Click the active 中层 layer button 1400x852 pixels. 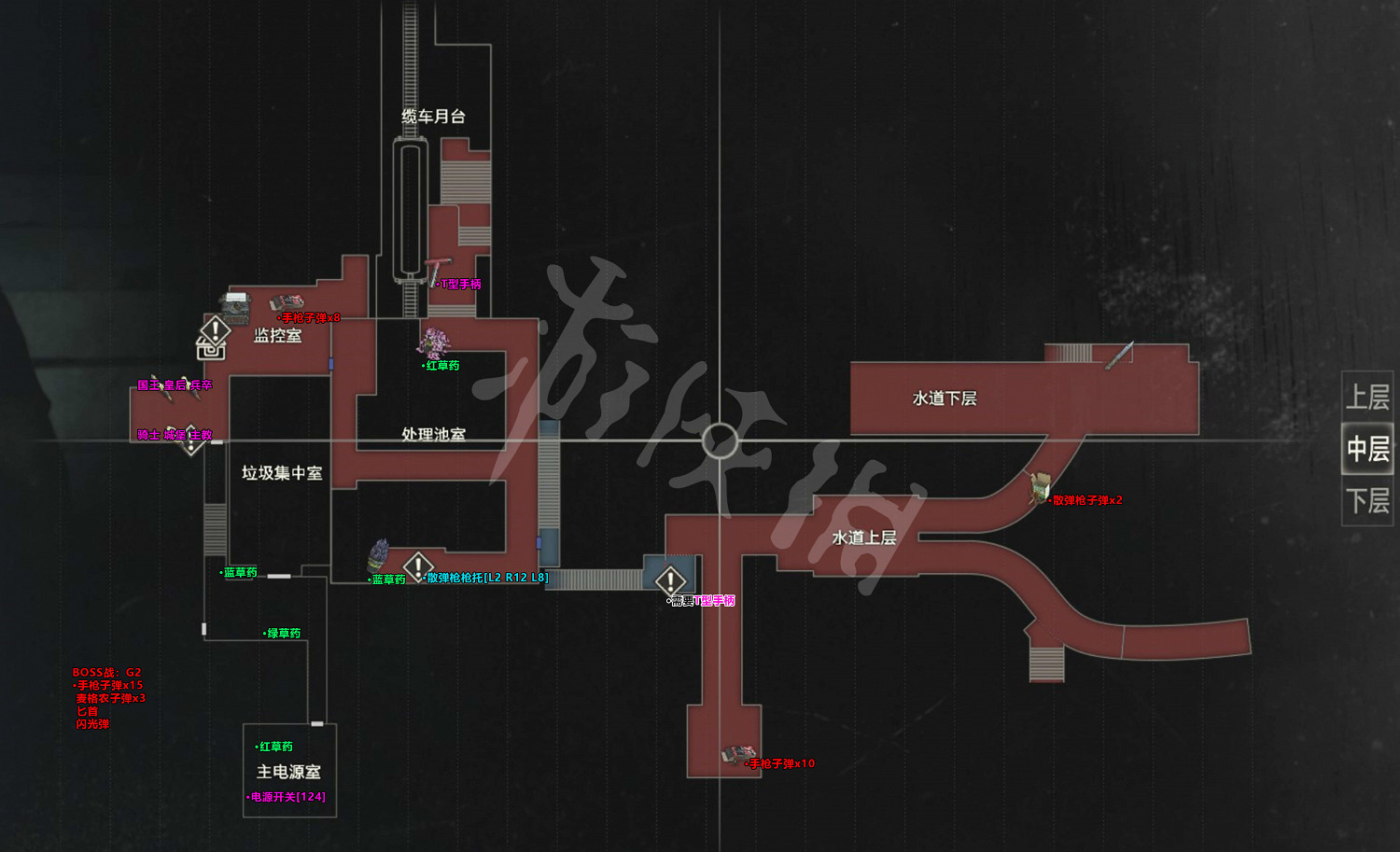coord(1366,449)
